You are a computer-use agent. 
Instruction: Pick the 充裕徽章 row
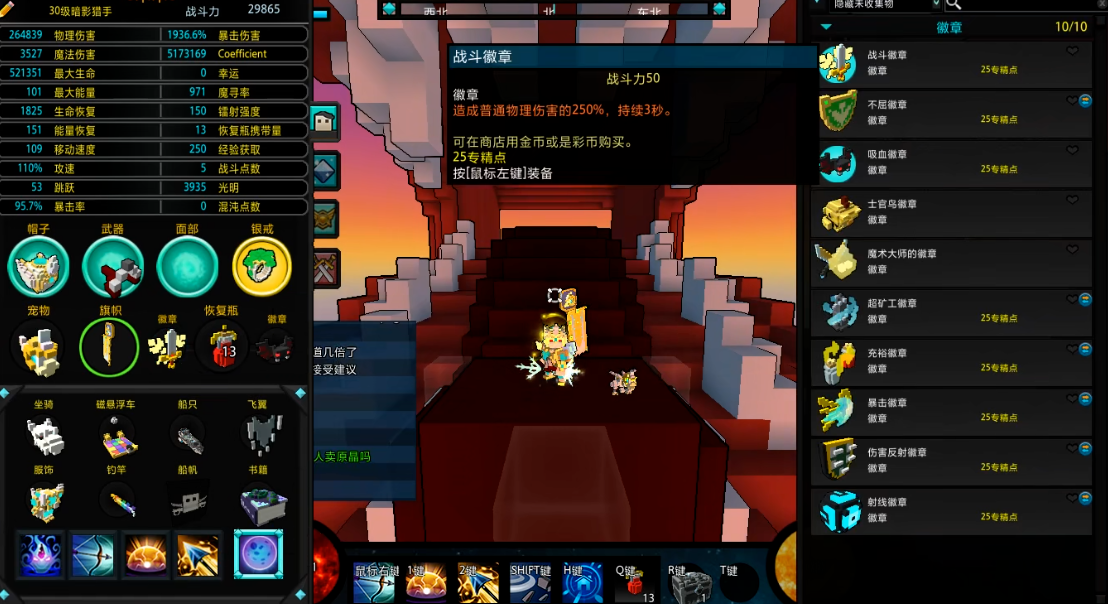tap(950, 361)
